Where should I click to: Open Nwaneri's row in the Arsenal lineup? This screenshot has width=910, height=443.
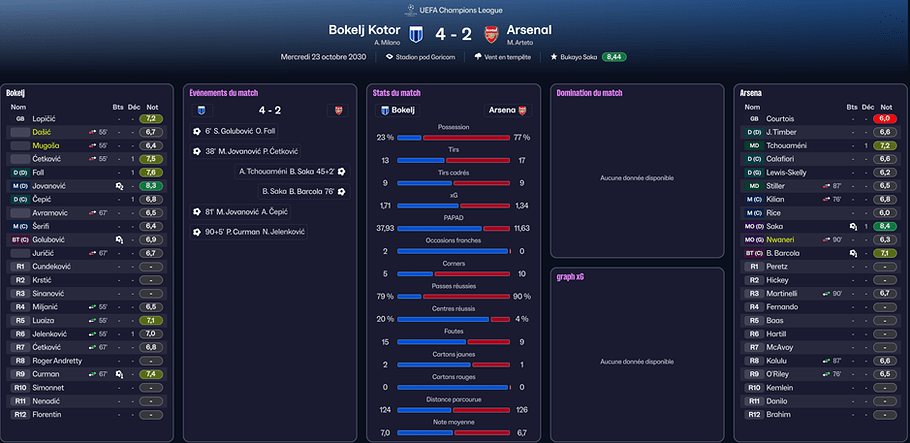click(782, 240)
